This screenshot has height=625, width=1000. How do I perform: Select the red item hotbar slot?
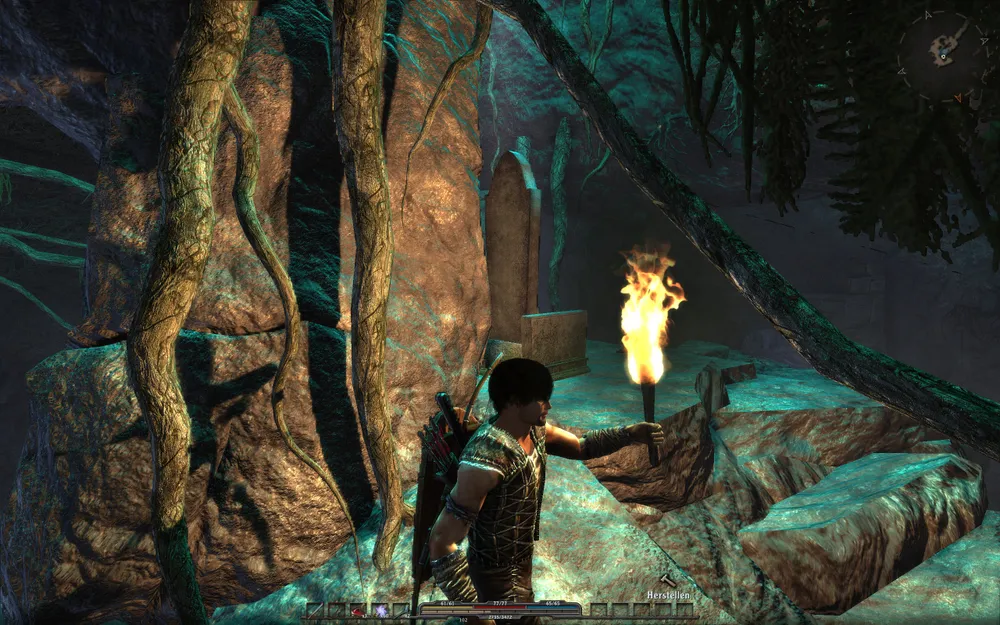358,609
